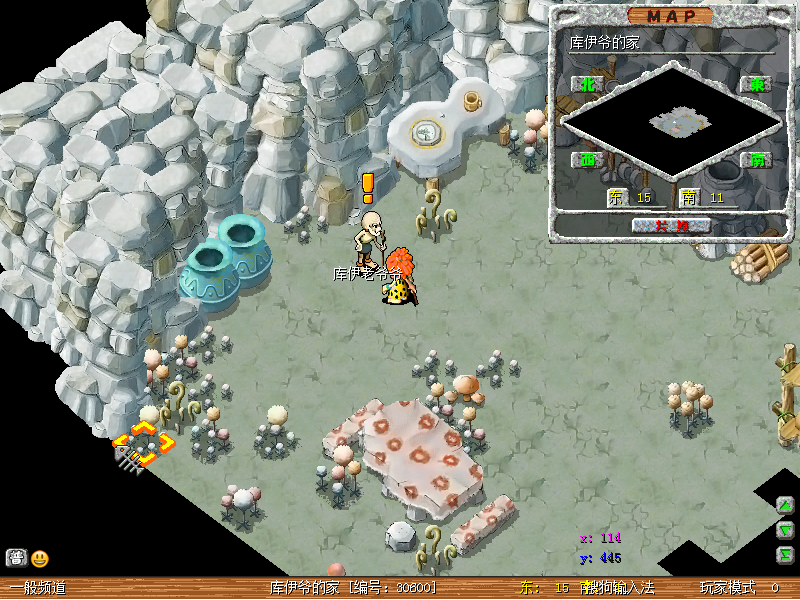Click the minimap diamond area view
The width and height of the screenshot is (800, 600).
tap(671, 122)
